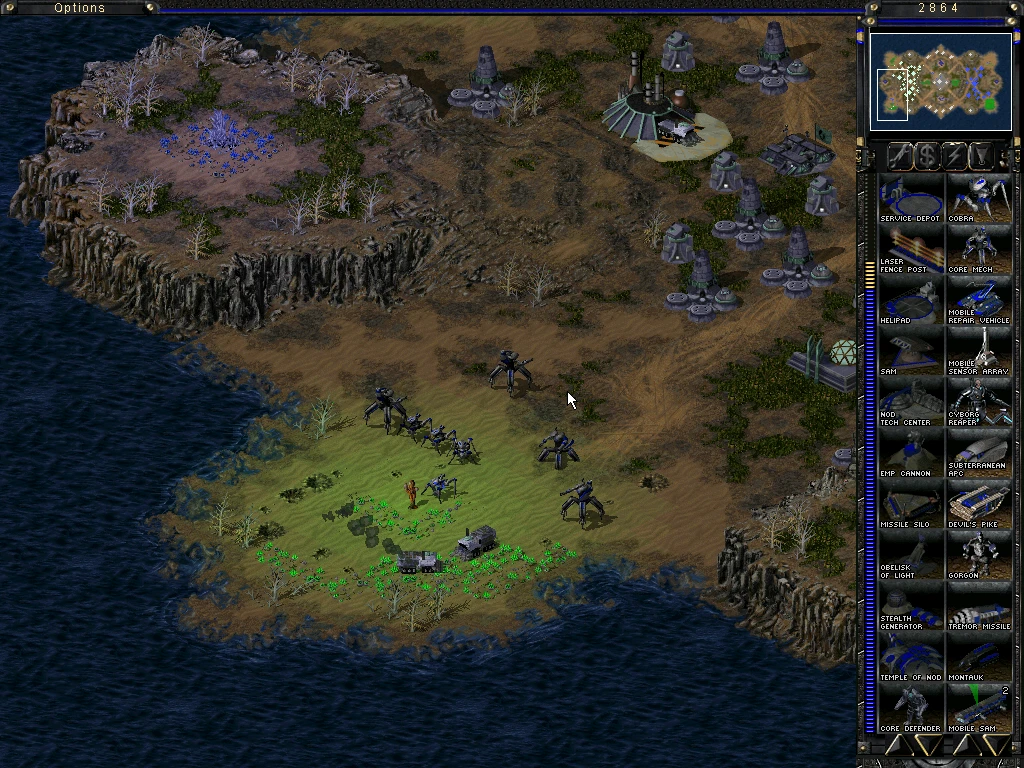Select the Missile Silo icon

coord(909,505)
